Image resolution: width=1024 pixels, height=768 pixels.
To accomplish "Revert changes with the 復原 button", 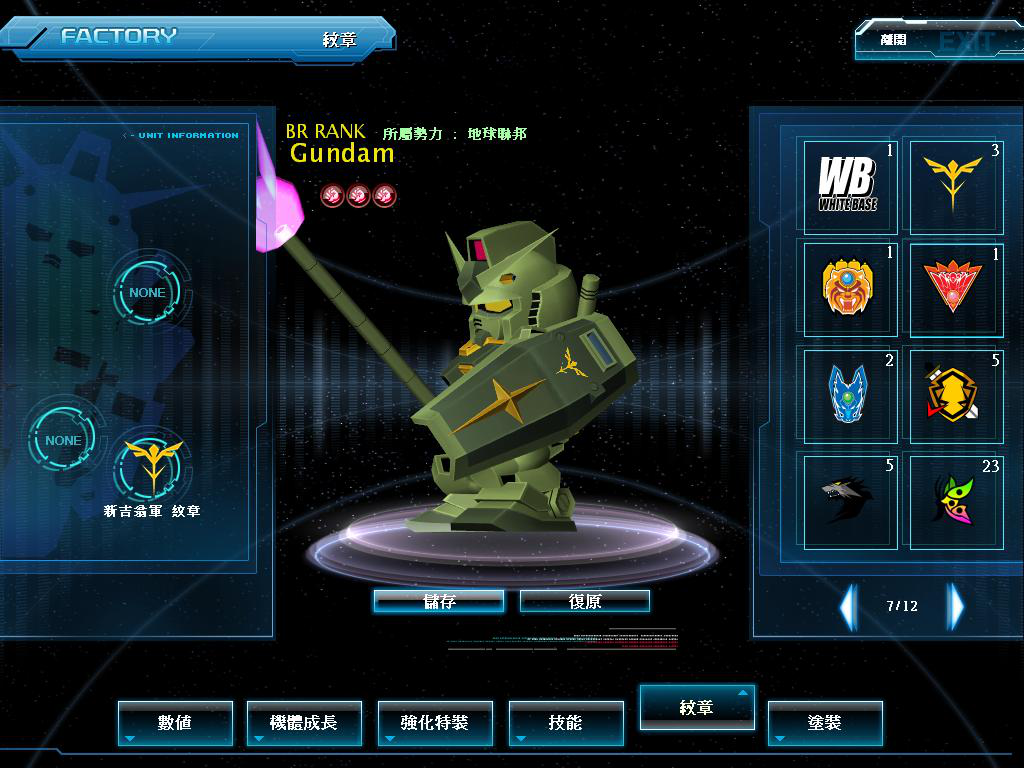I will click(x=585, y=601).
